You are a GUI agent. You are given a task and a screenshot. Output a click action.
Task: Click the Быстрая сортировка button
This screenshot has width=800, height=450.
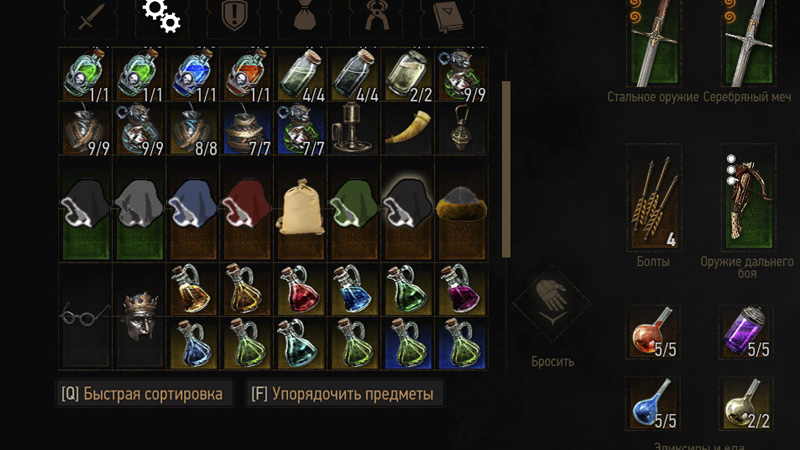[x=143, y=394]
